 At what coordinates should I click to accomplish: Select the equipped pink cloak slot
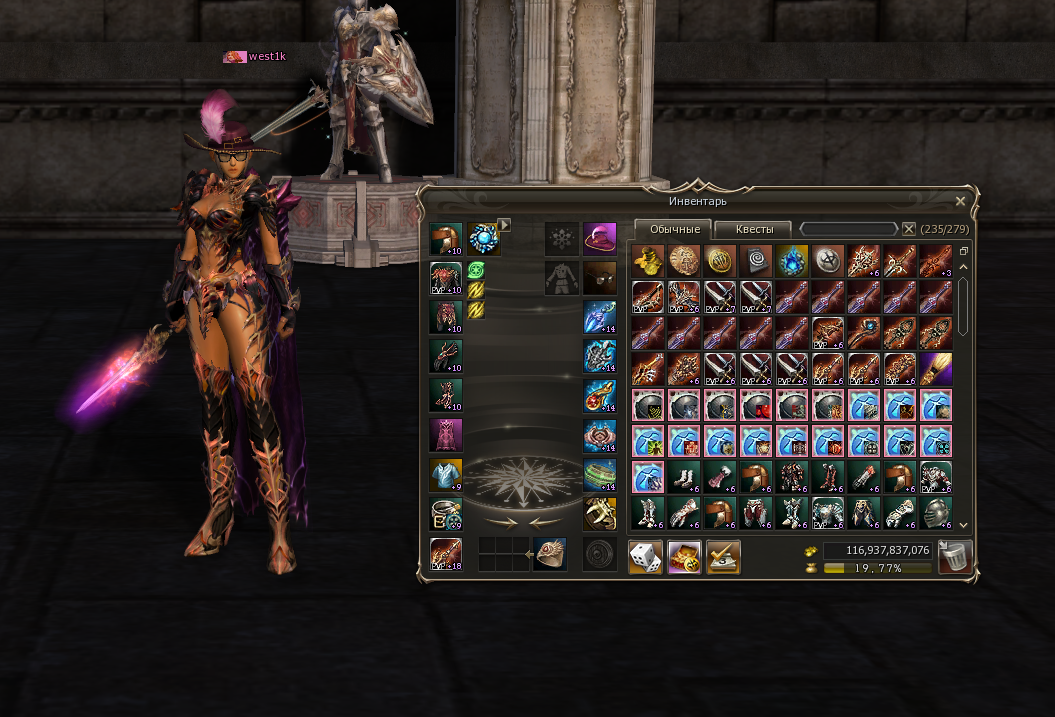(446, 435)
